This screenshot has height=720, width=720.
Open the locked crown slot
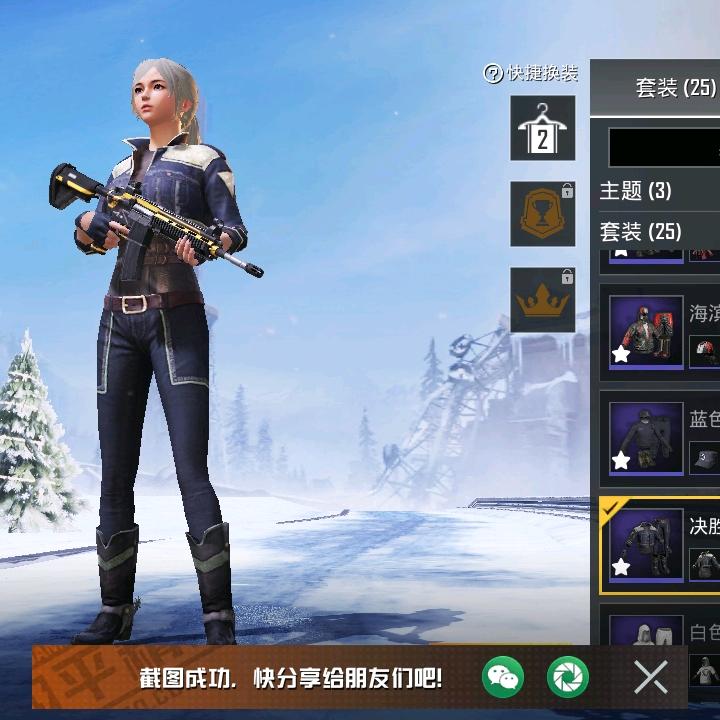(543, 299)
